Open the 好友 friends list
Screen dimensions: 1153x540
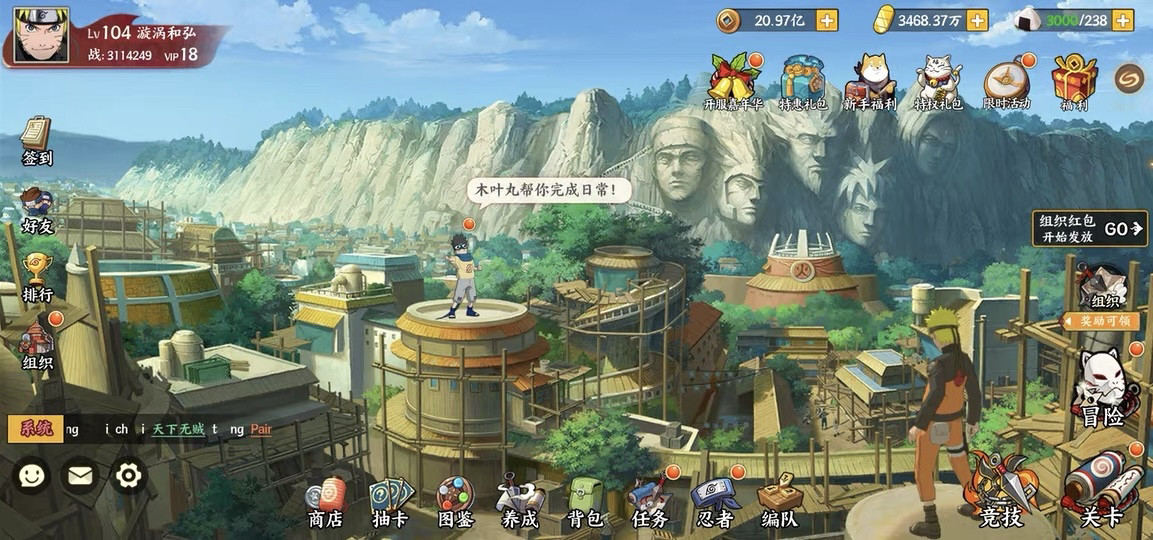click(37, 211)
